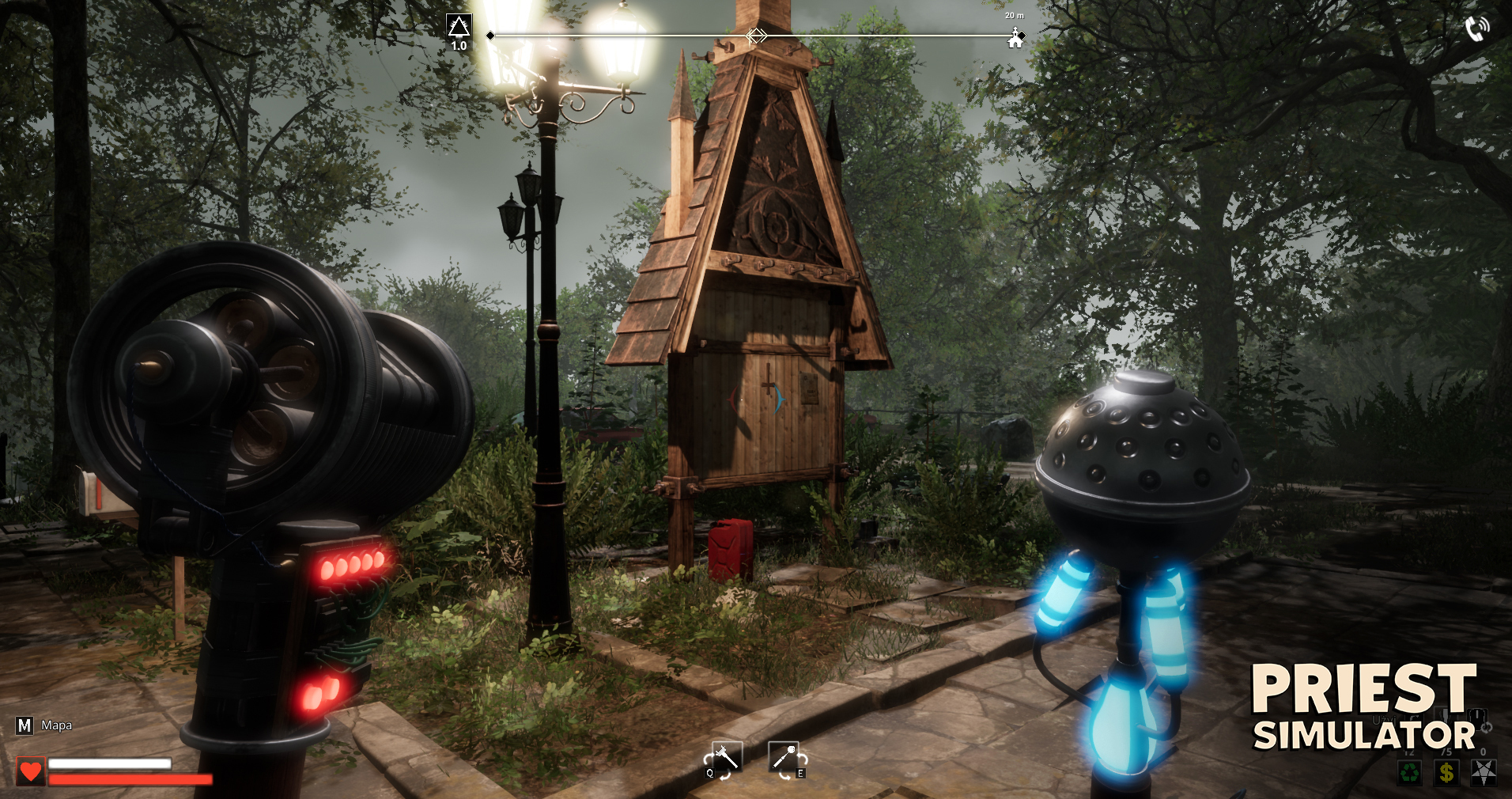The width and height of the screenshot is (1512, 799).
Task: Expand the right diamond marker on the compass
Action: pos(1022,34)
